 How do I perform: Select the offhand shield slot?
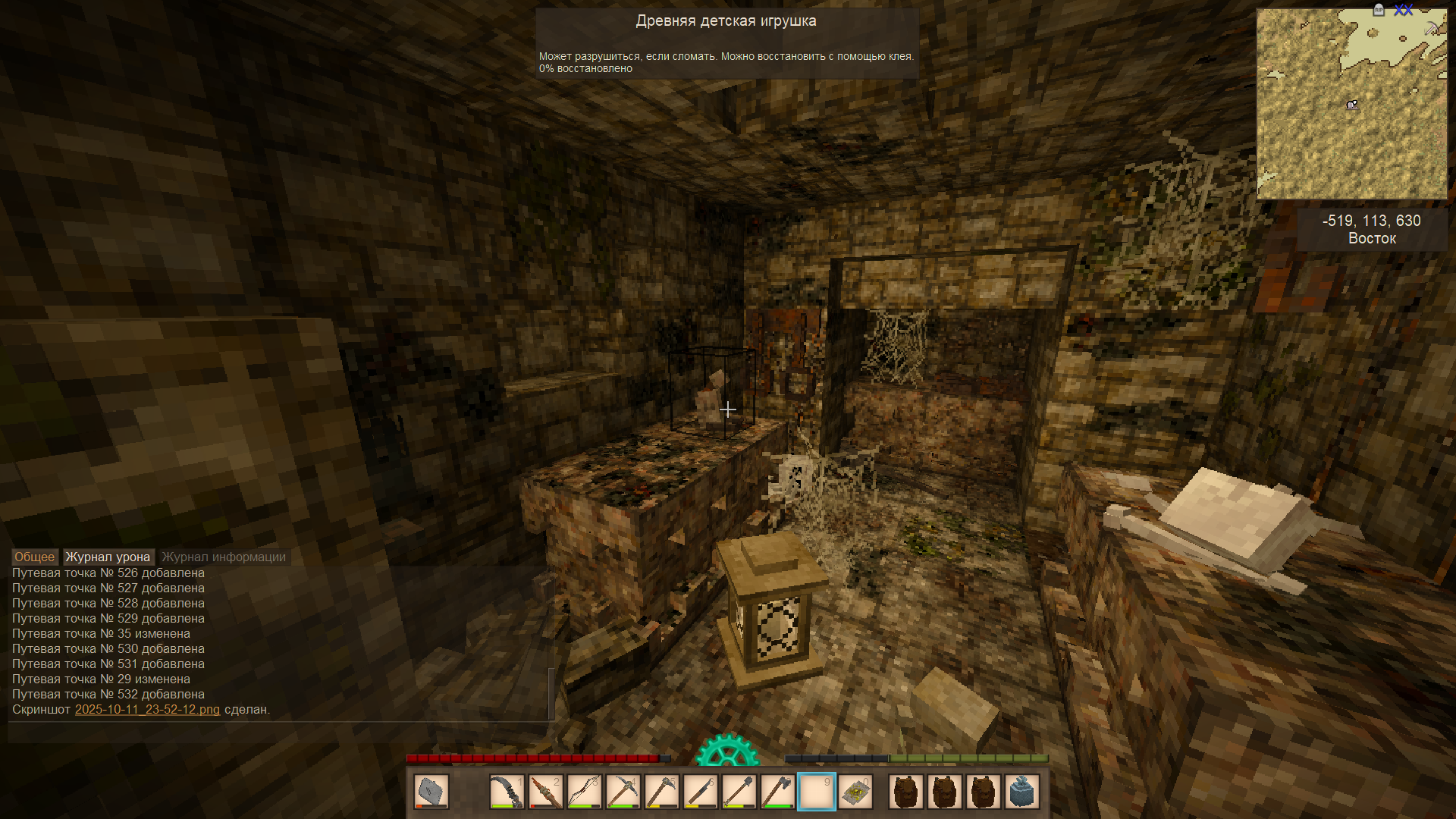tap(431, 792)
